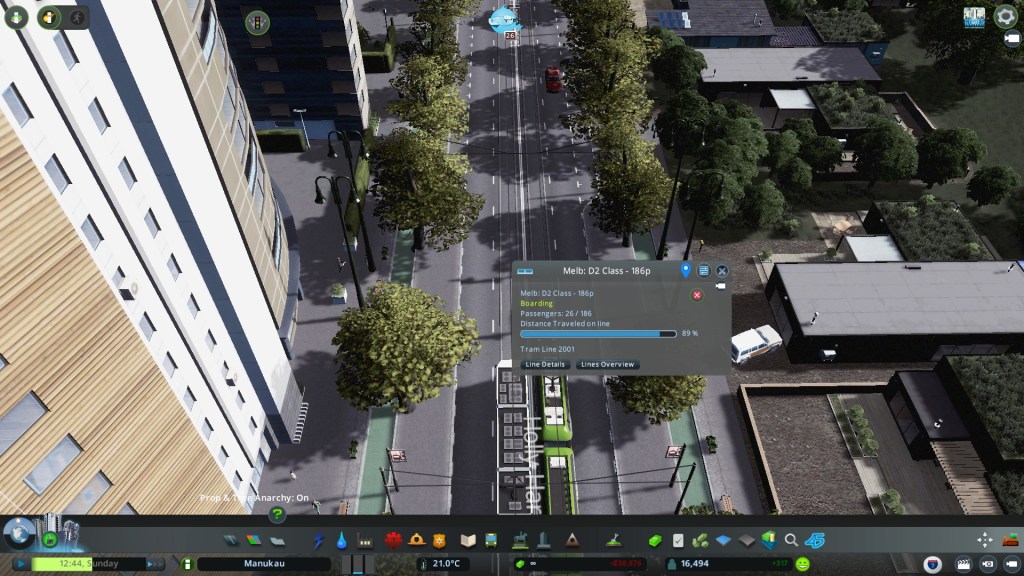Viewport: 1024px width, 576px height.
Task: Open the police badge menu
Action: (439, 540)
